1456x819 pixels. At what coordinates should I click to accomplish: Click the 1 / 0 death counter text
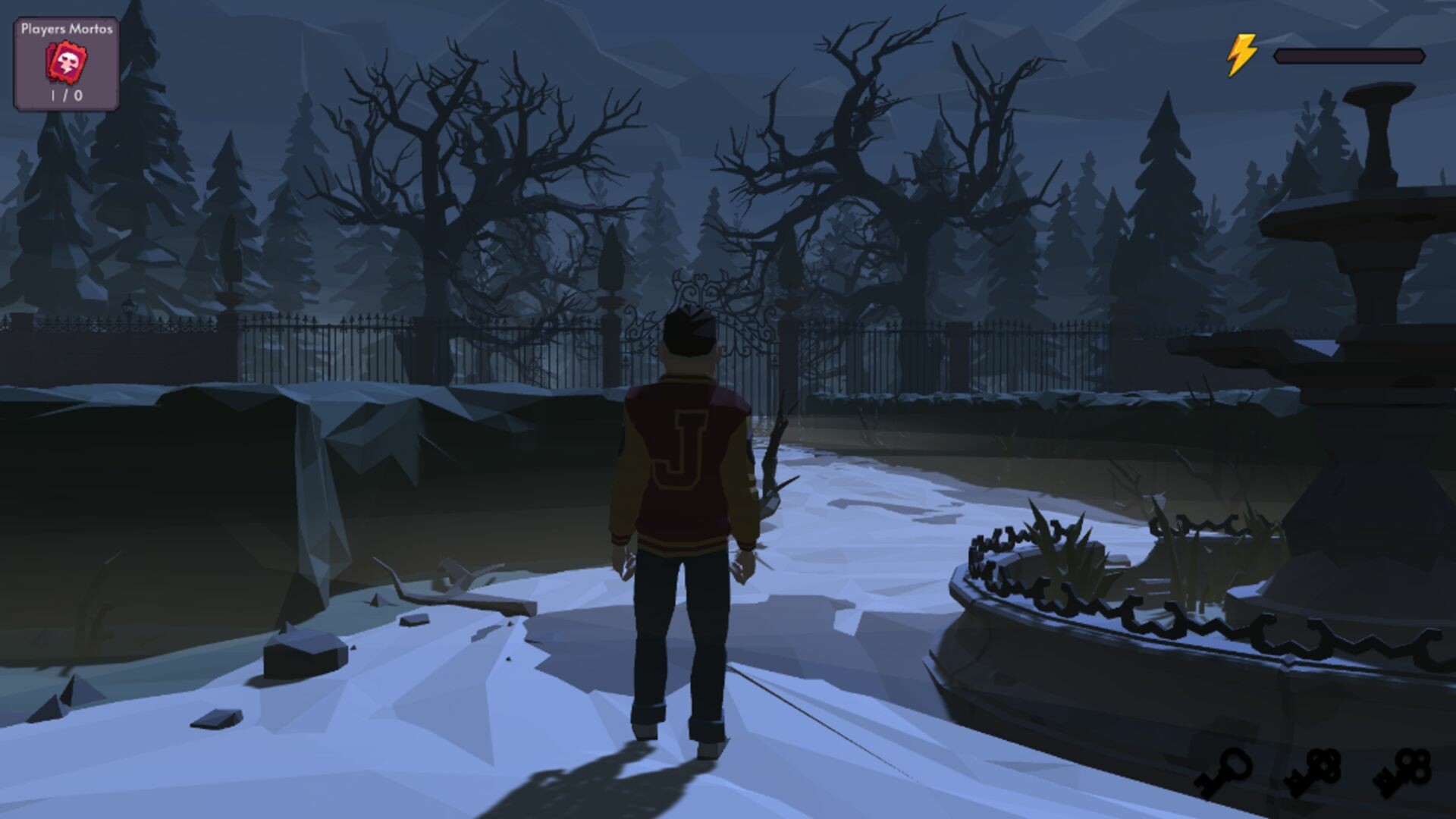[65, 96]
